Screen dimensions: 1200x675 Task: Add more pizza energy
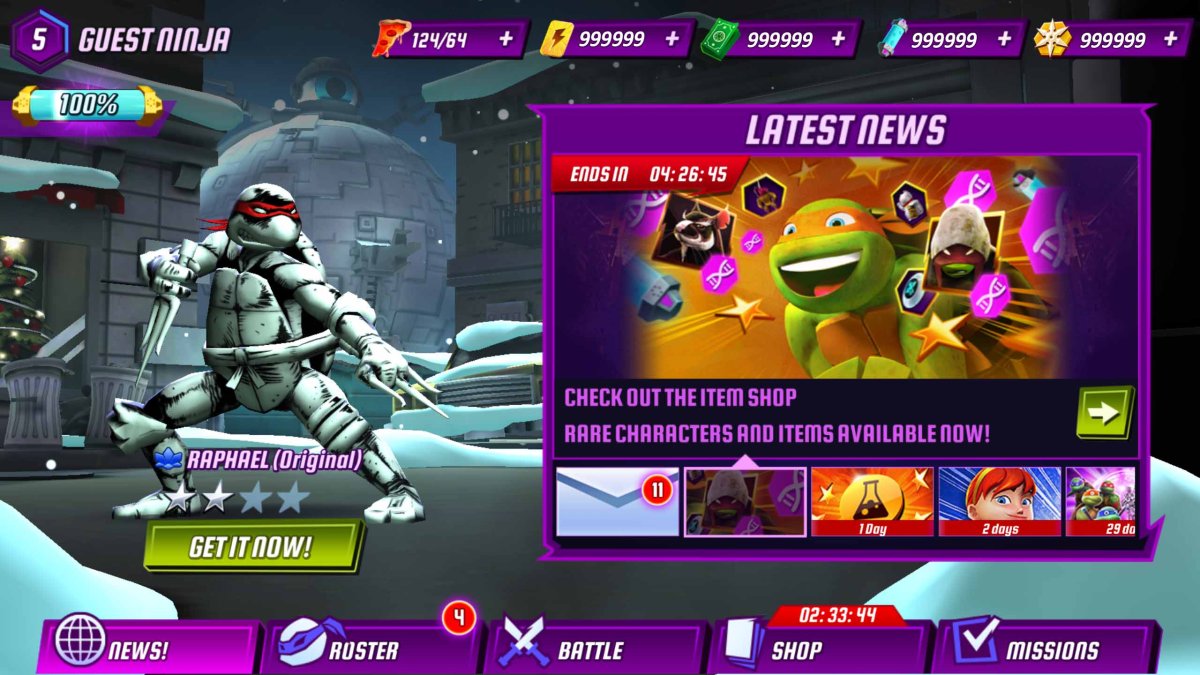pos(506,39)
